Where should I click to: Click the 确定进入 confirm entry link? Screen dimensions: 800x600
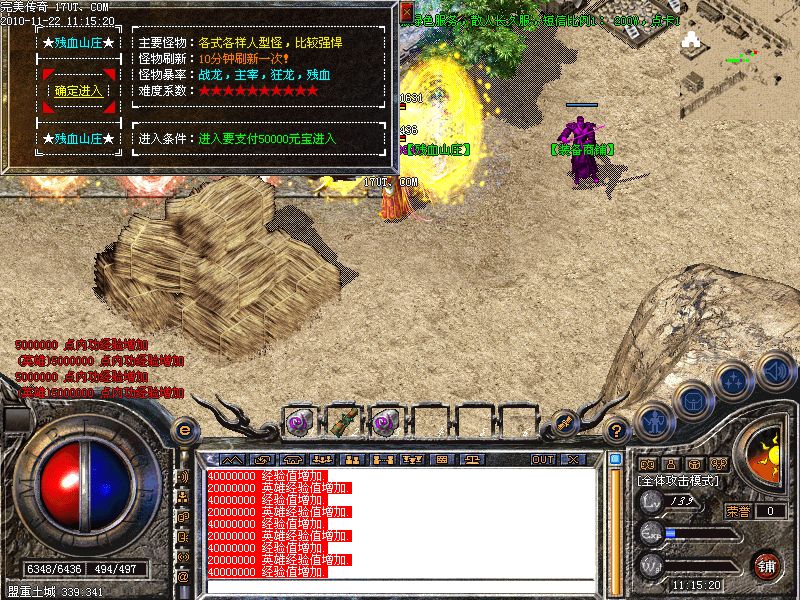[78, 90]
